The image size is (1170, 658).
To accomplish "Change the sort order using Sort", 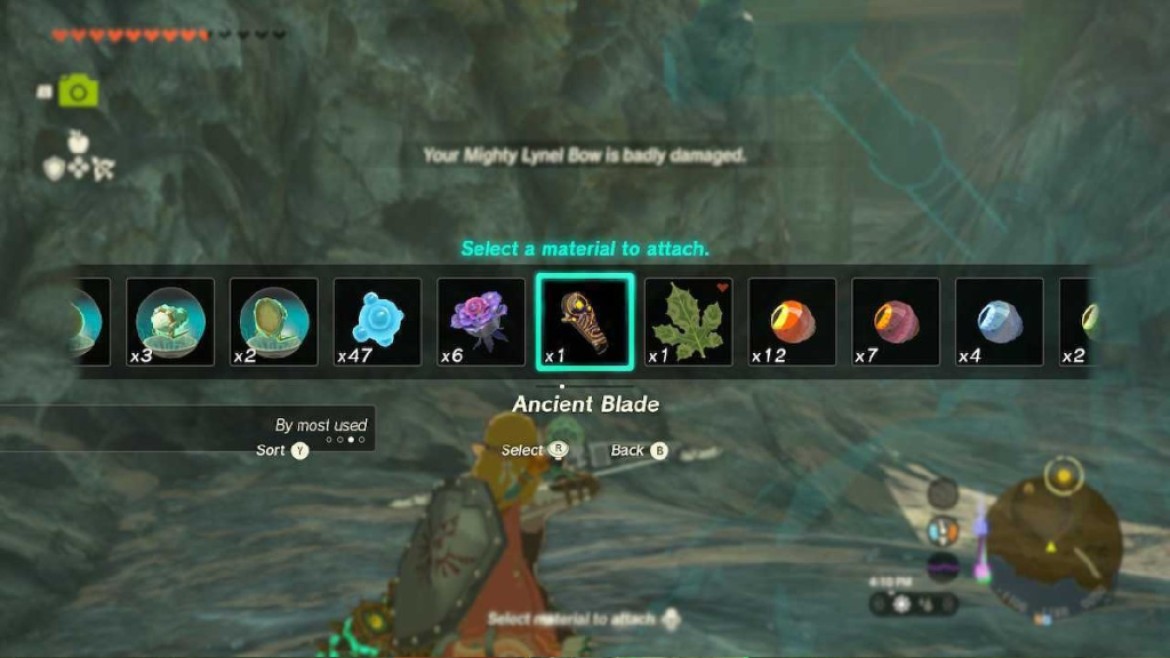I will point(283,451).
